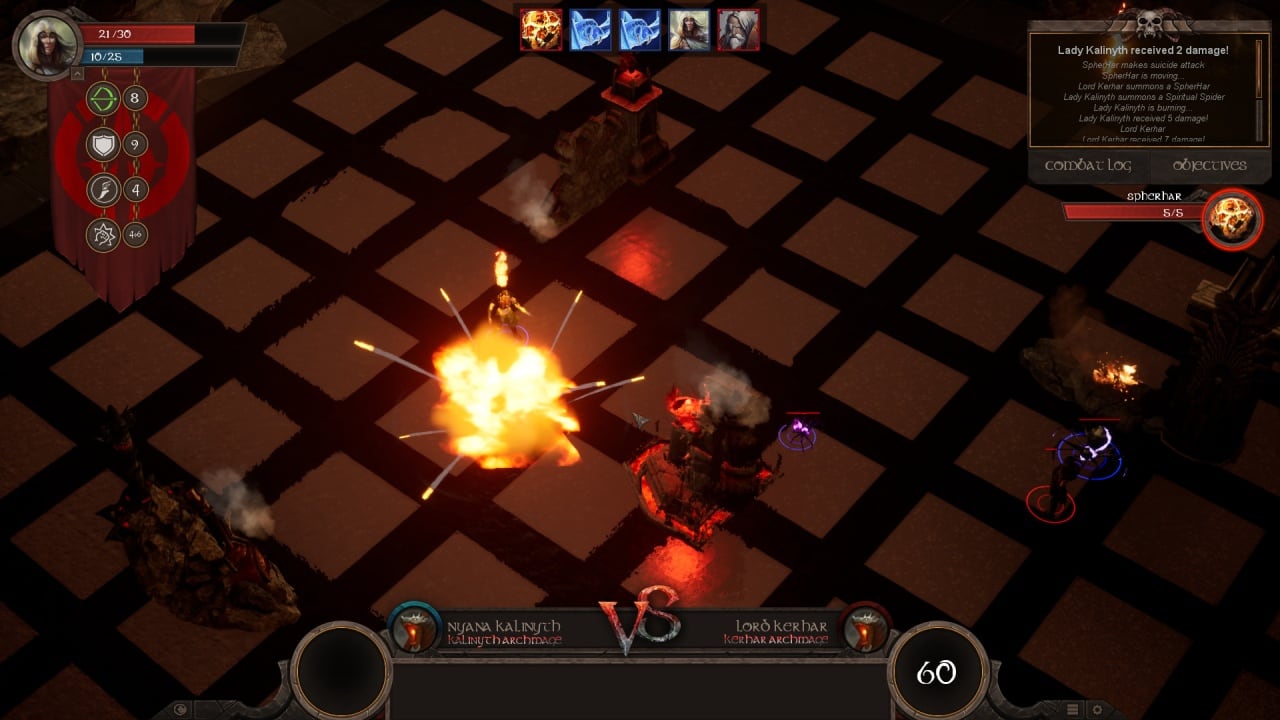Click the SpherHar target portrait beside its health bar

coord(1232,218)
